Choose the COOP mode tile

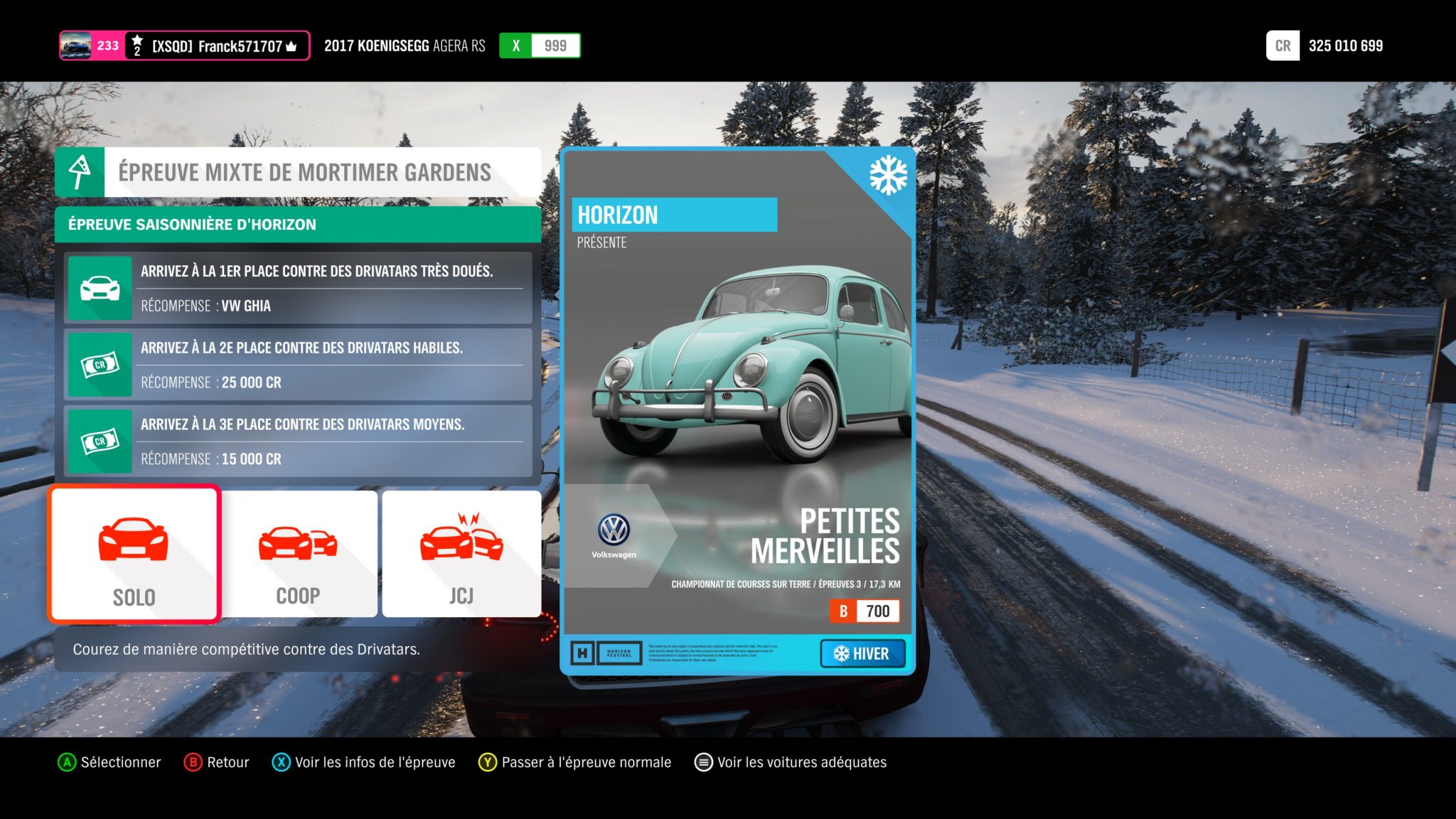point(299,555)
